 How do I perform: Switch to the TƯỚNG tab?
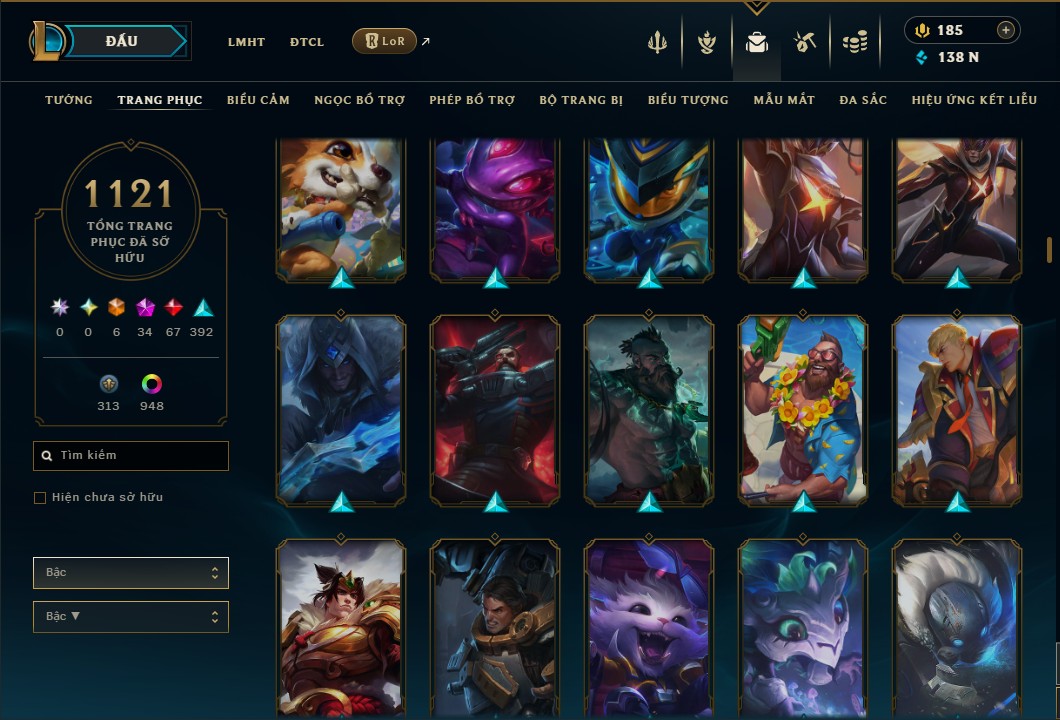coord(68,100)
